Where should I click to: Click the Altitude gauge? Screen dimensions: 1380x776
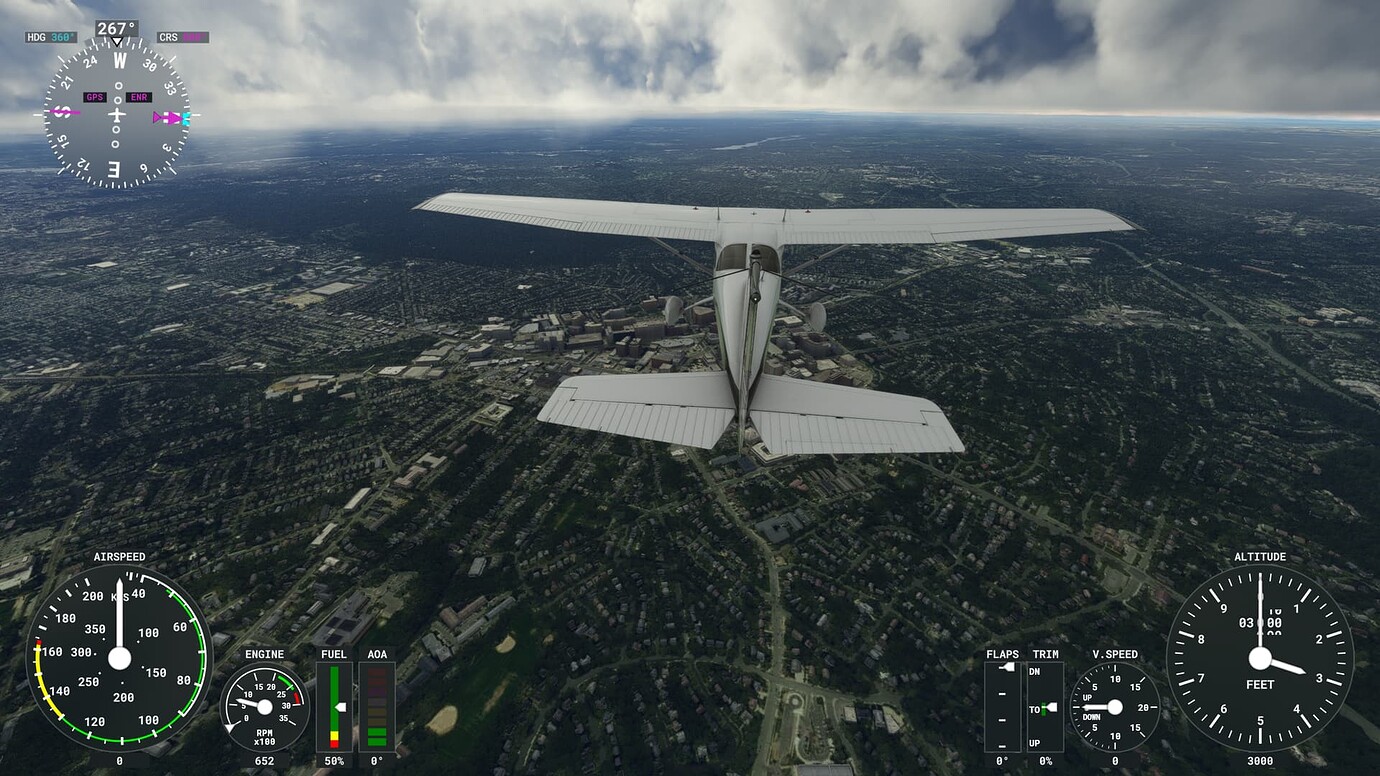tap(1260, 660)
